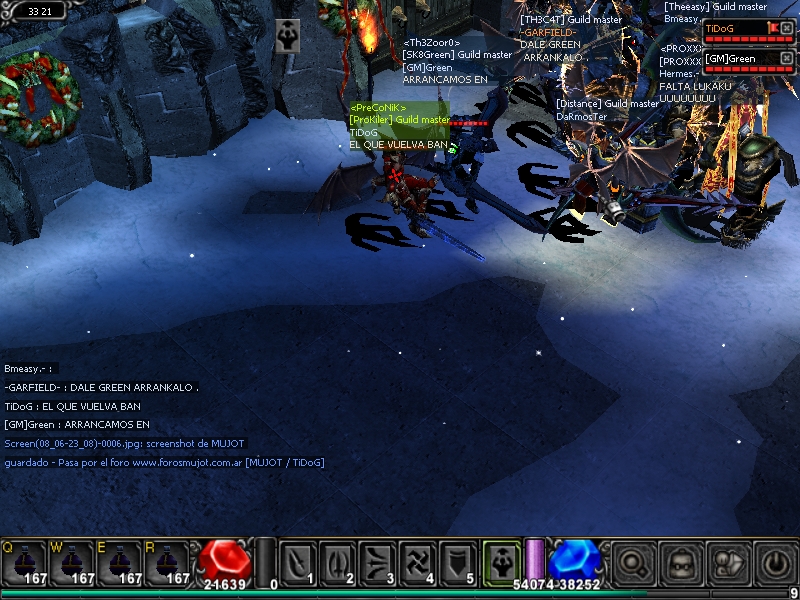This screenshot has height=600, width=800.
Task: Use the Q potion slot
Action: pos(22,564)
